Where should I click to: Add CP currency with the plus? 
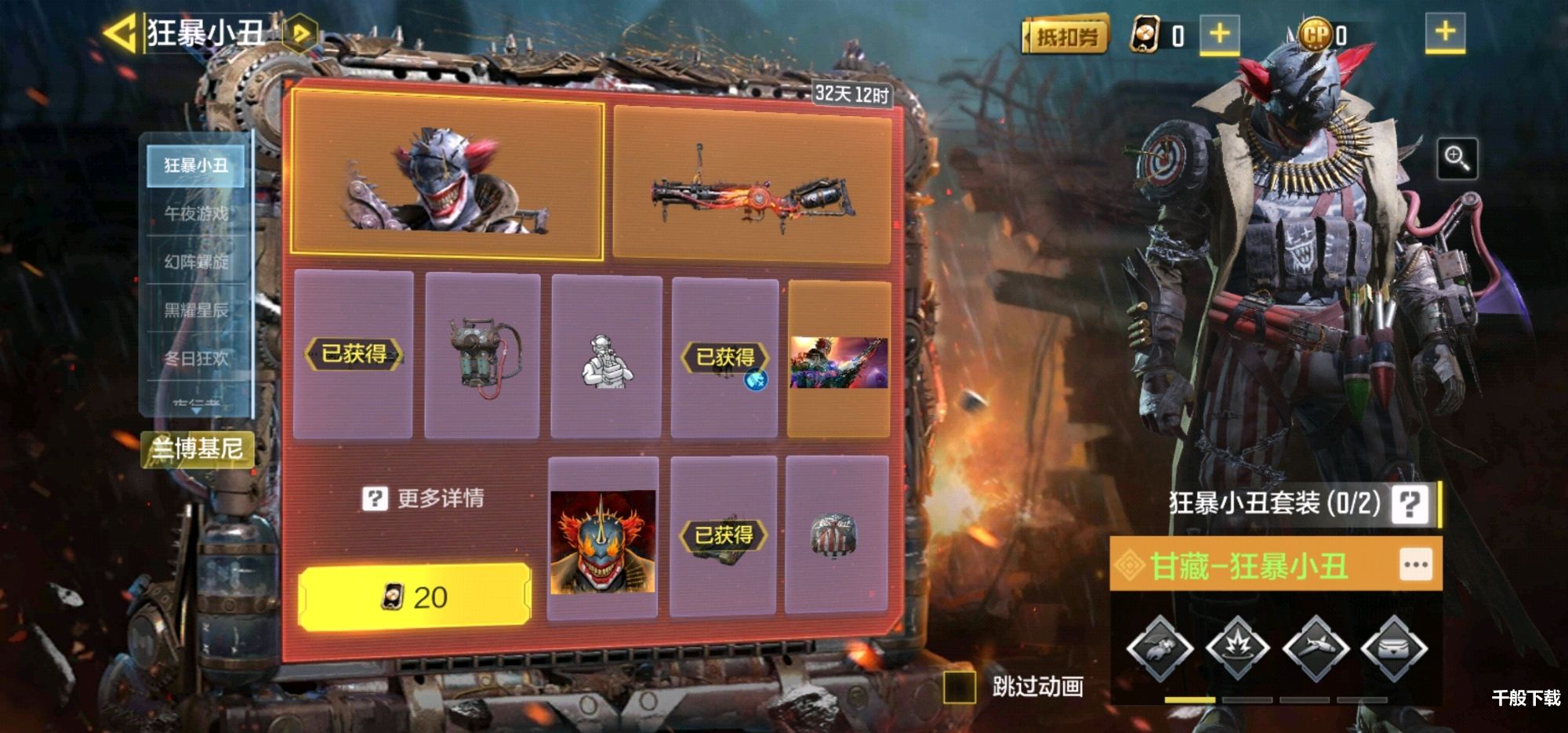1444,32
